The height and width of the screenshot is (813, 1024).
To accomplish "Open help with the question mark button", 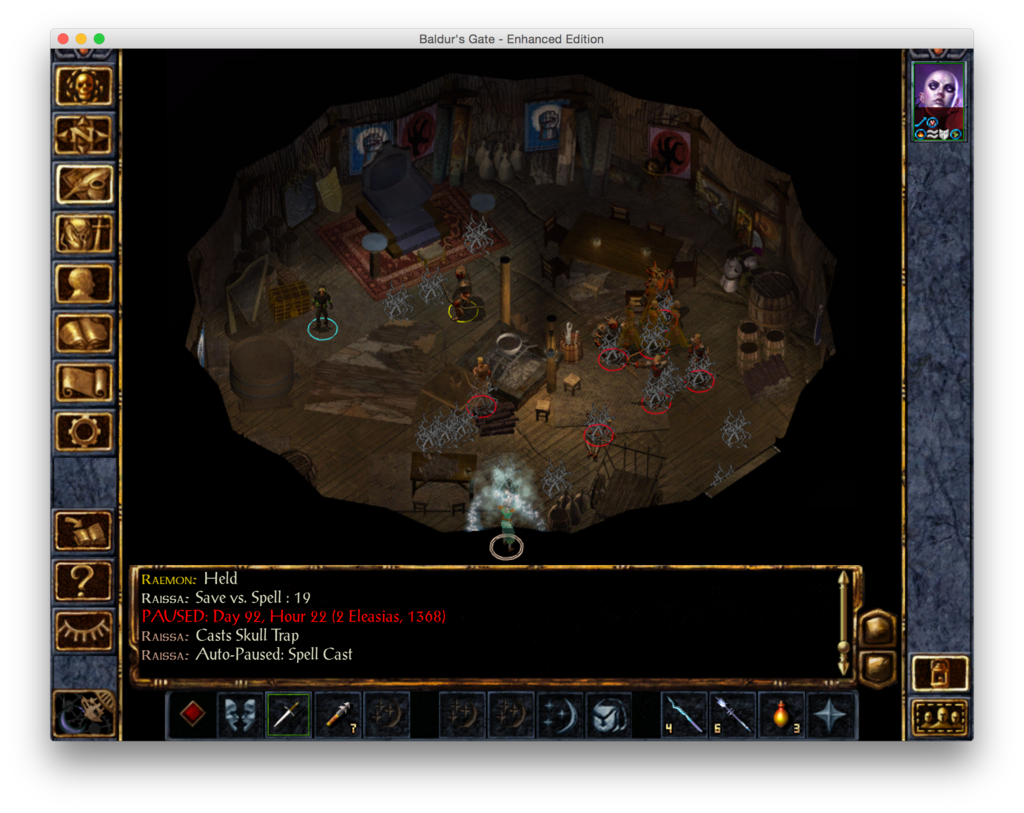I will (84, 580).
